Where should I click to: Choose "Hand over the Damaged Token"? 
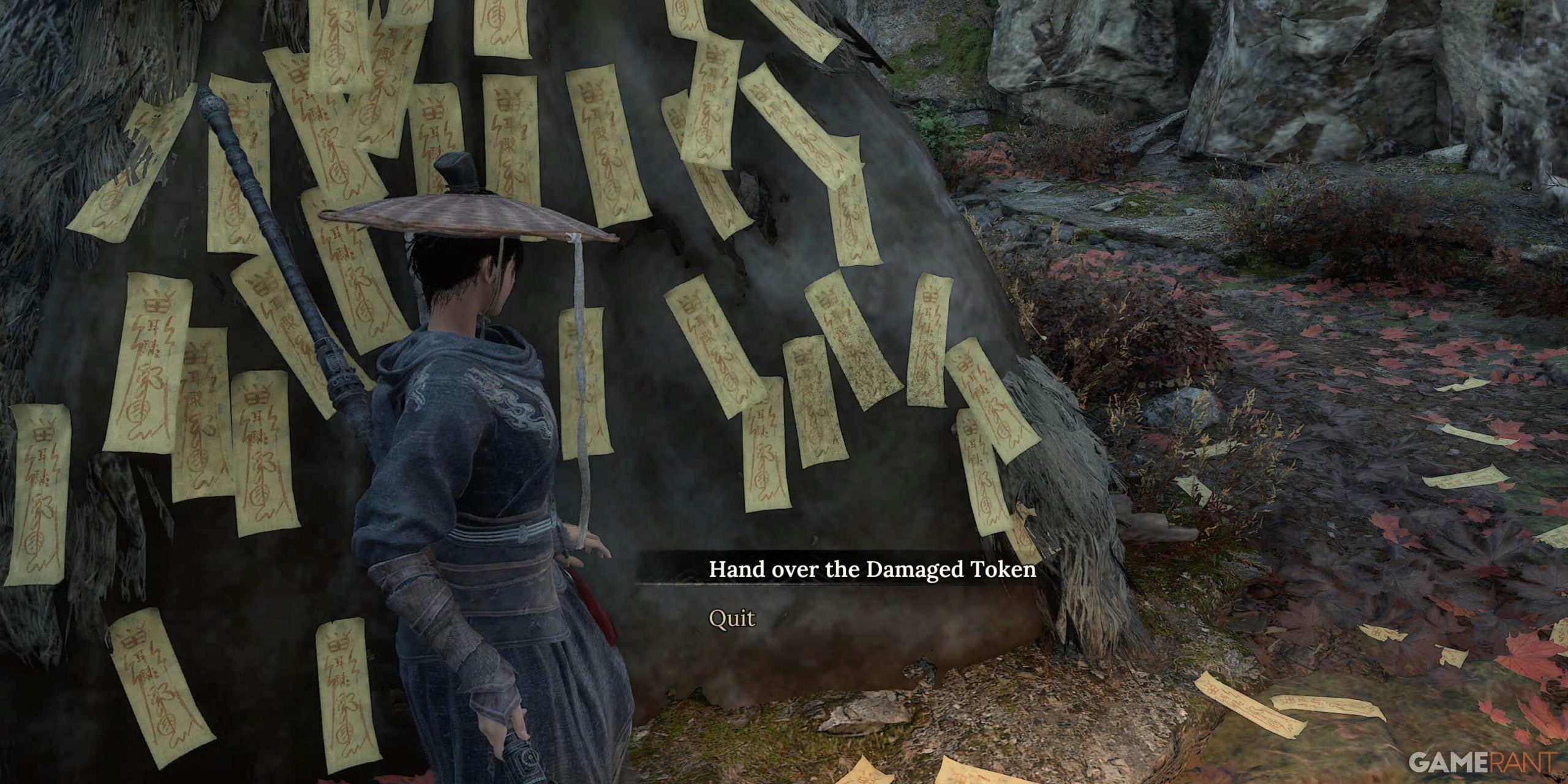872,570
